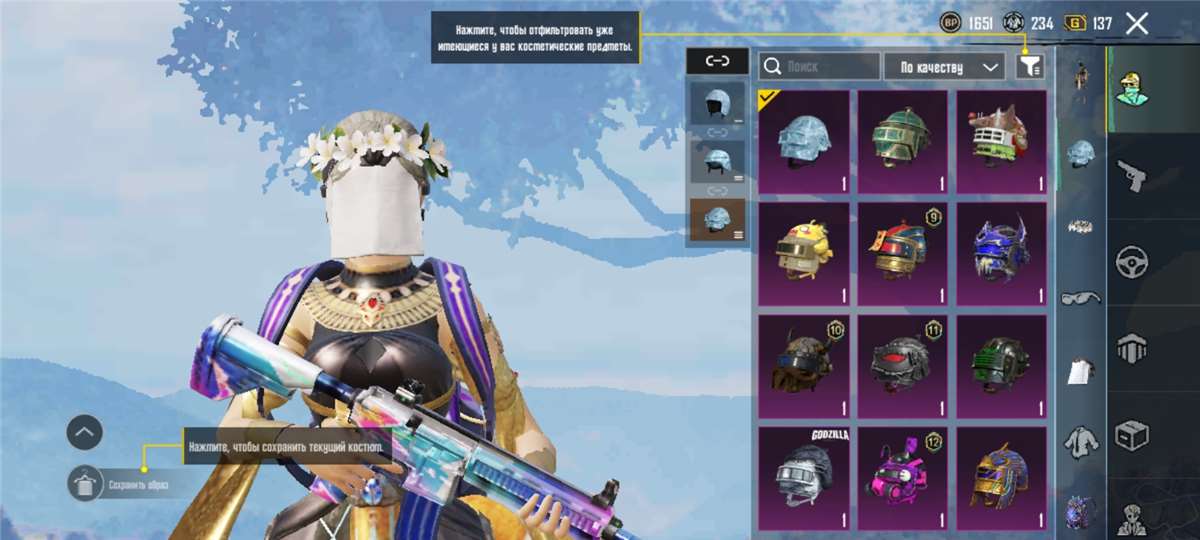Show the glasses cosmetic subcategory
1200x540 pixels.
click(1080, 297)
